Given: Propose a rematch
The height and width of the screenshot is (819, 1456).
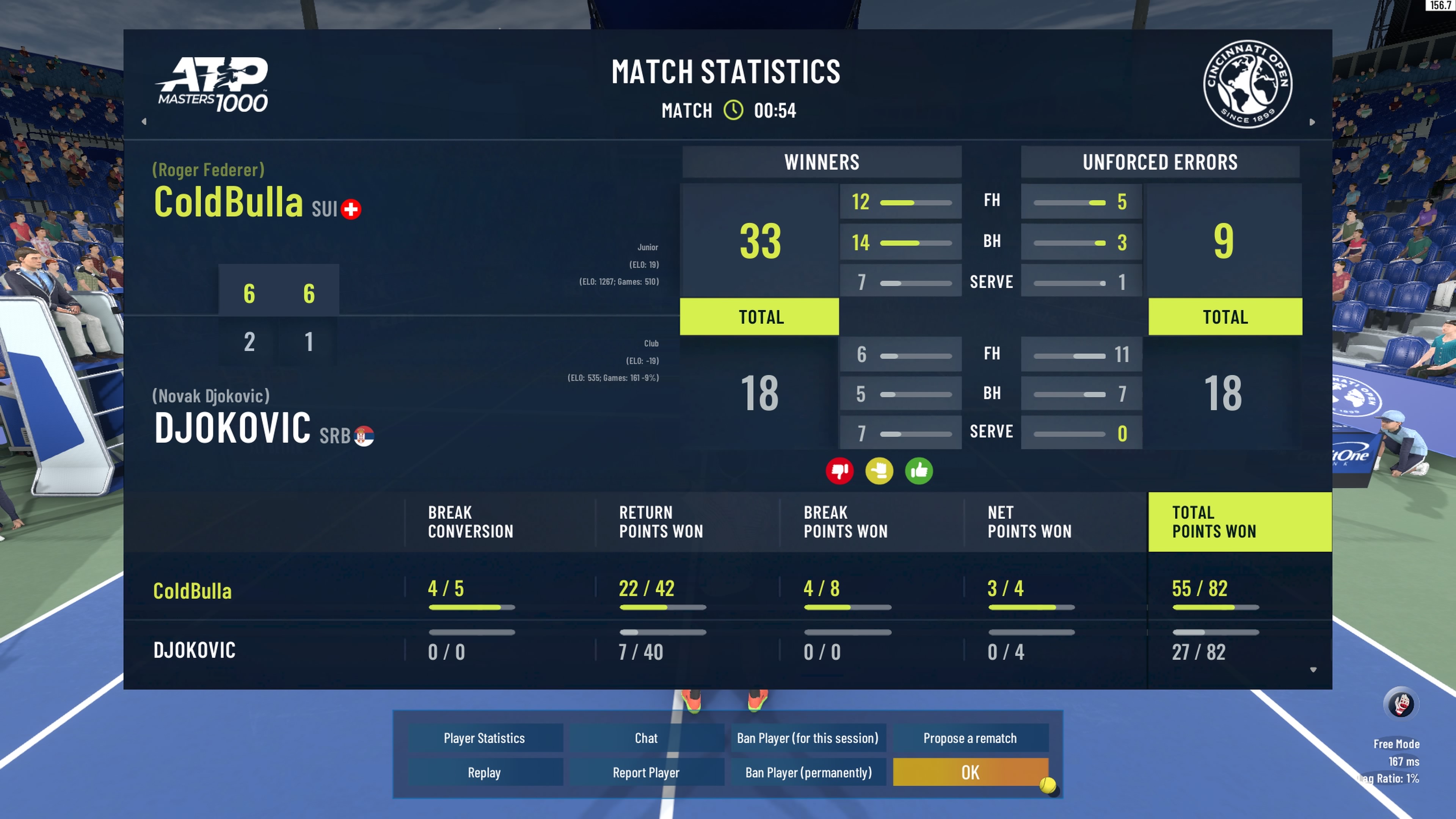Looking at the screenshot, I should [x=970, y=738].
